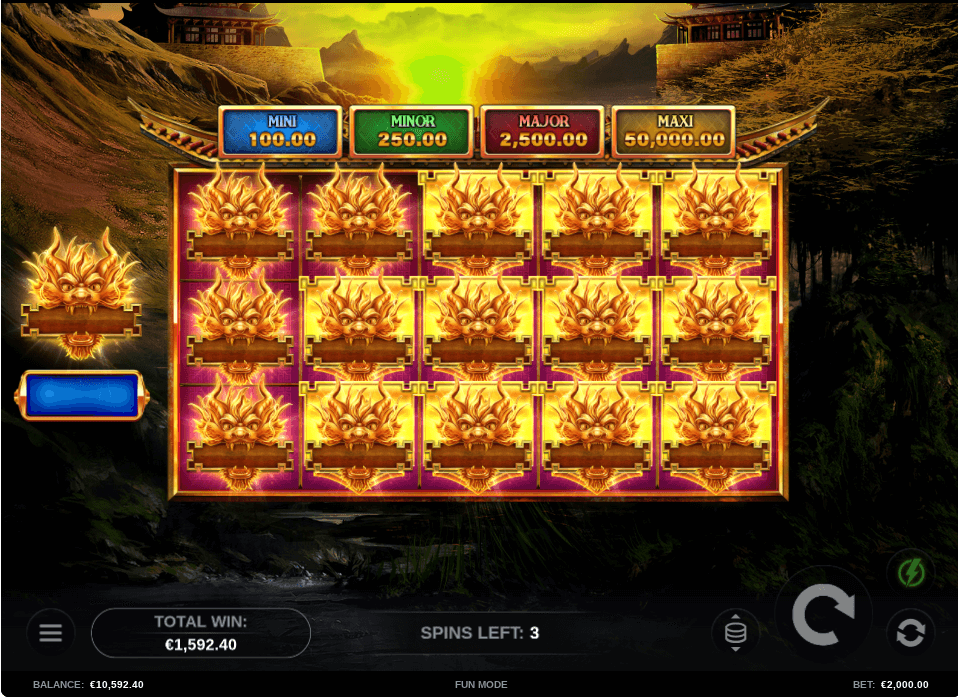Spin the reels with the large arrow button
Screen dimensions: 958x697
point(823,614)
